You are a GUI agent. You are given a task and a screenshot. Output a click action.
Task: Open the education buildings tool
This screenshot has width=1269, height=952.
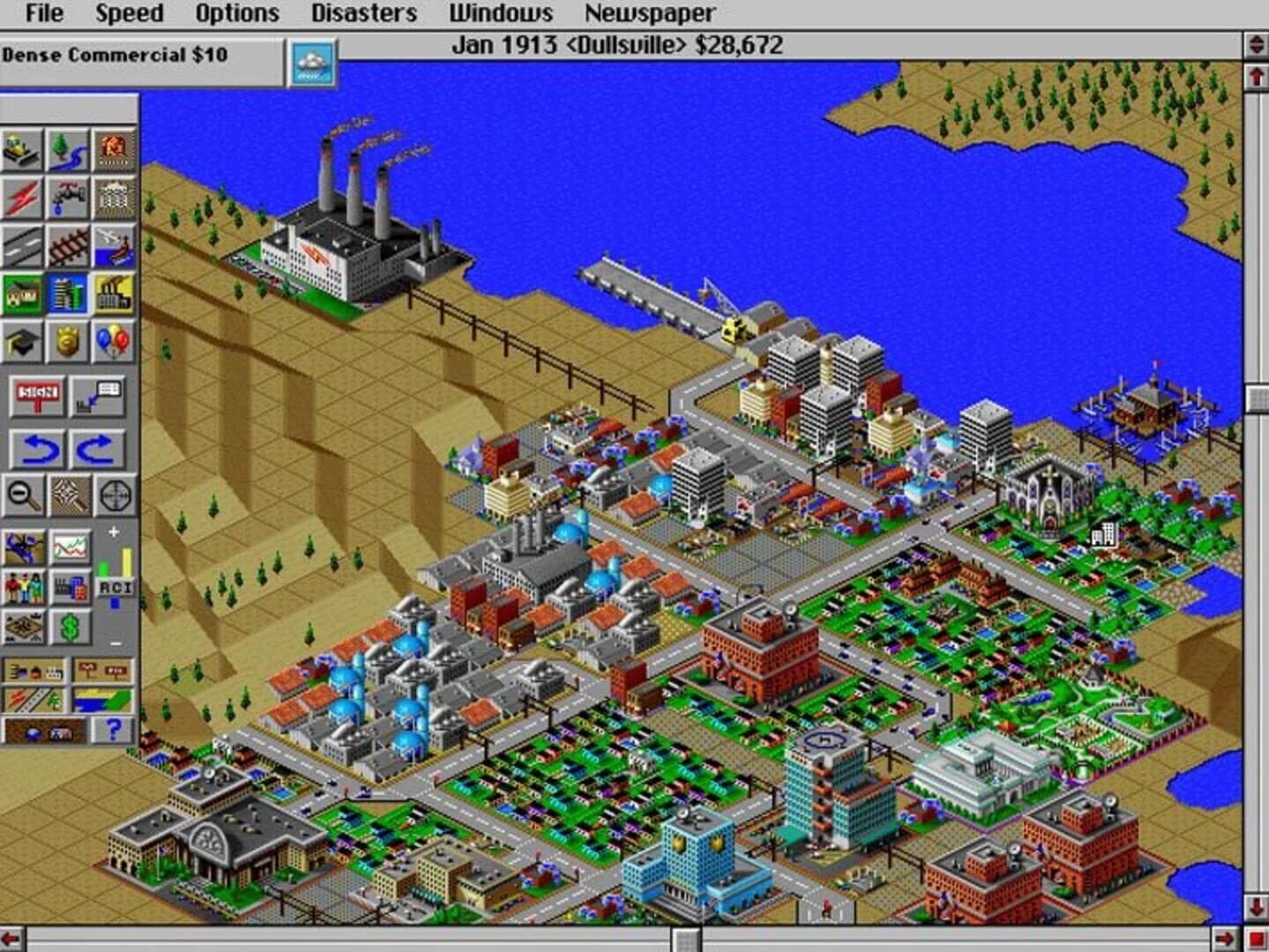(x=22, y=344)
